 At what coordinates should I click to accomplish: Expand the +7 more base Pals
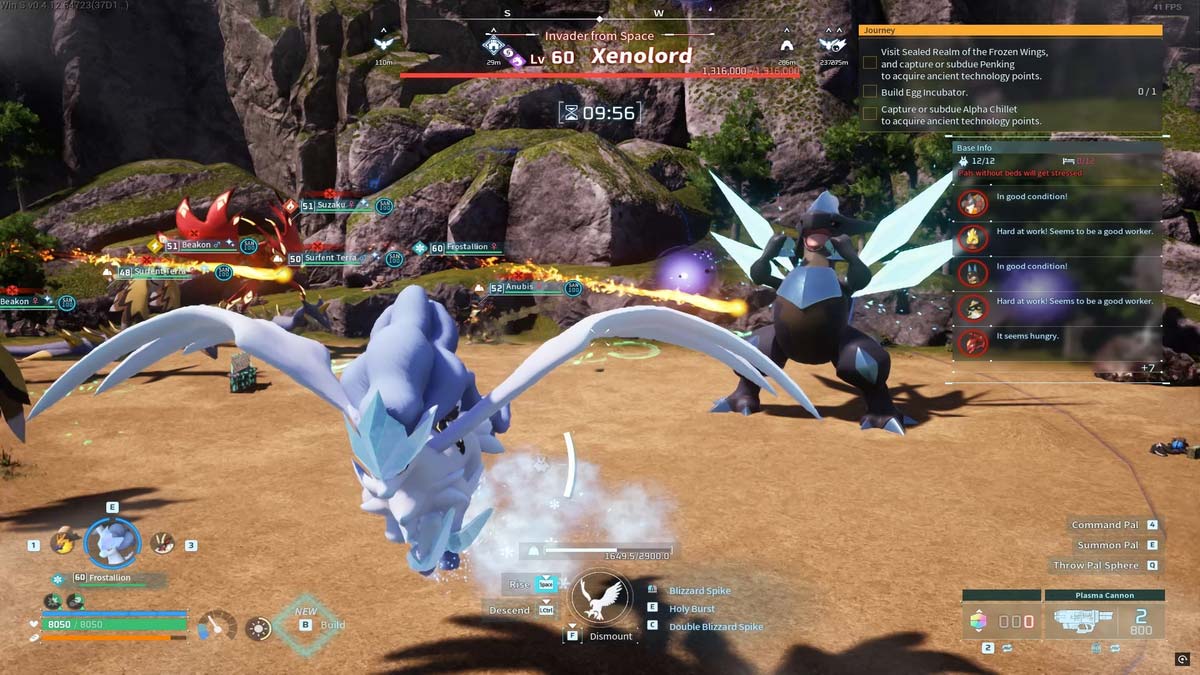(1147, 368)
